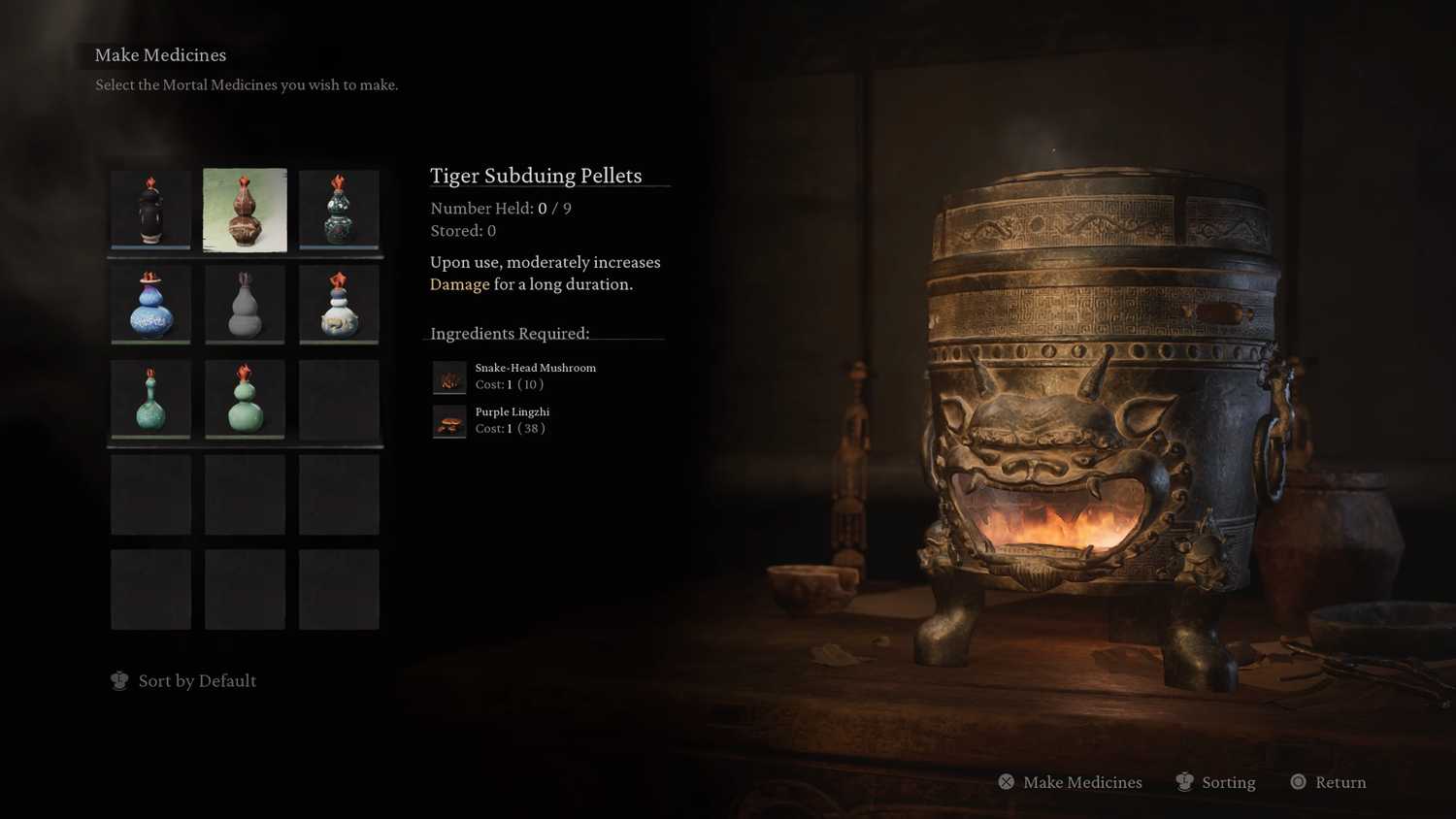This screenshot has width=1456, height=819.
Task: Click the Snake-Head Mushroom ingredient icon
Action: coord(449,377)
